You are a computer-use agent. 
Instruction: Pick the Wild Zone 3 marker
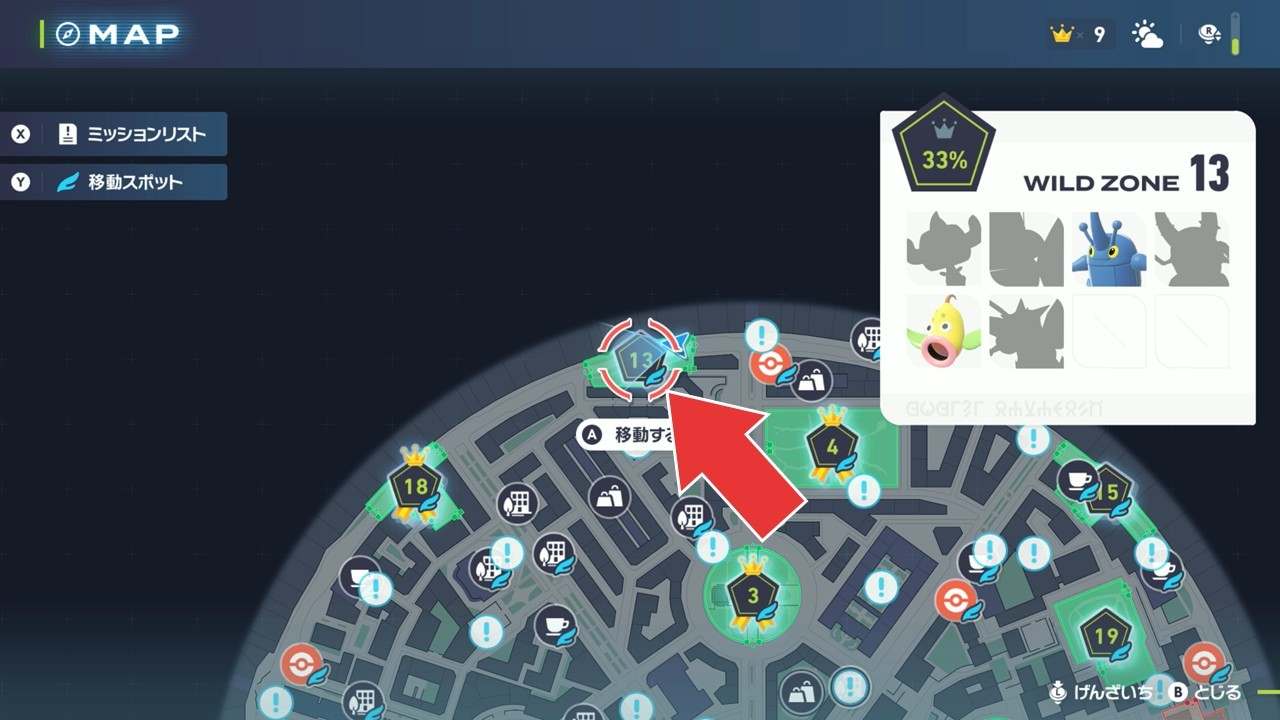[x=752, y=596]
